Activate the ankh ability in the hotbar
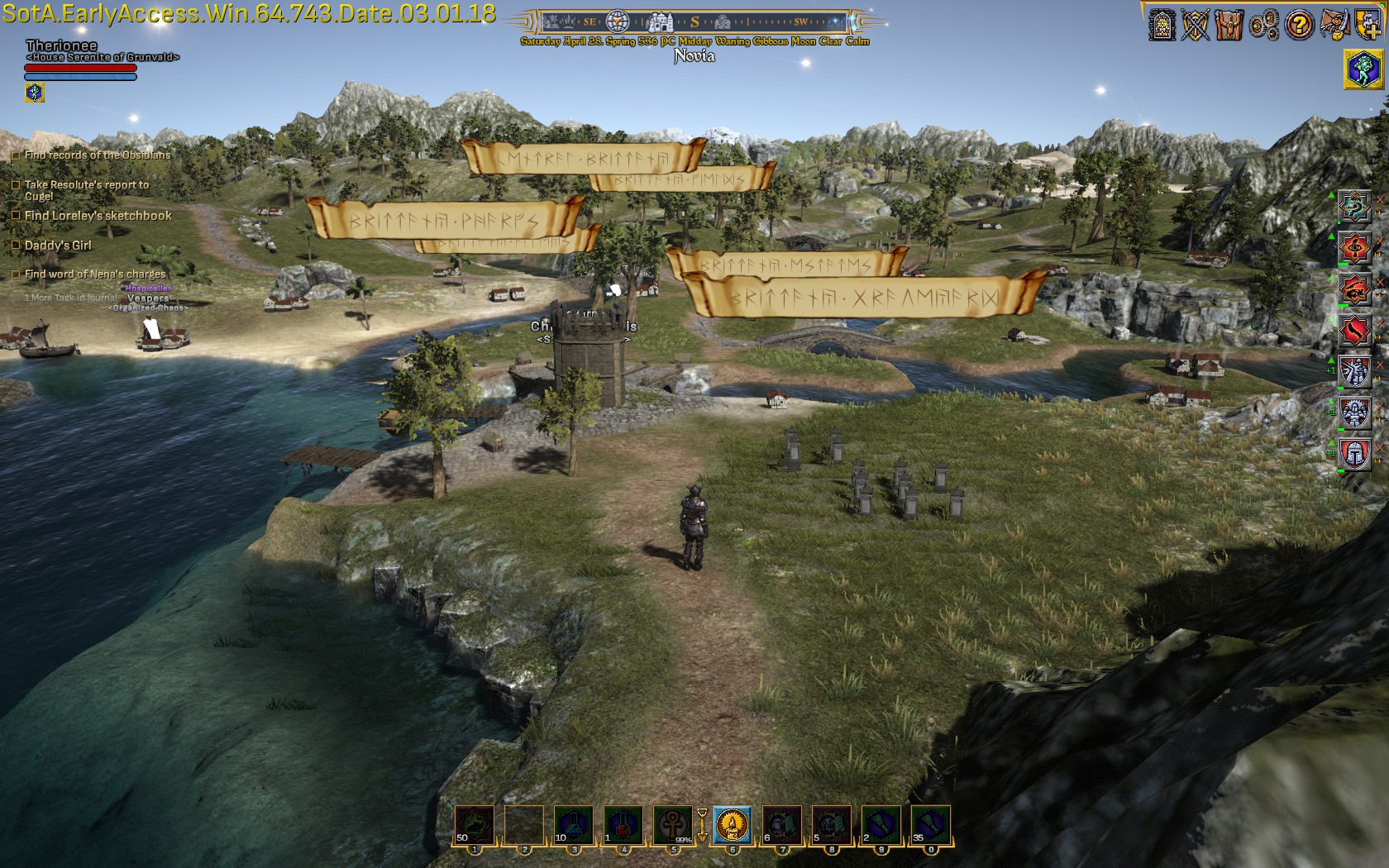Screen dimensions: 1389x868 673,824
